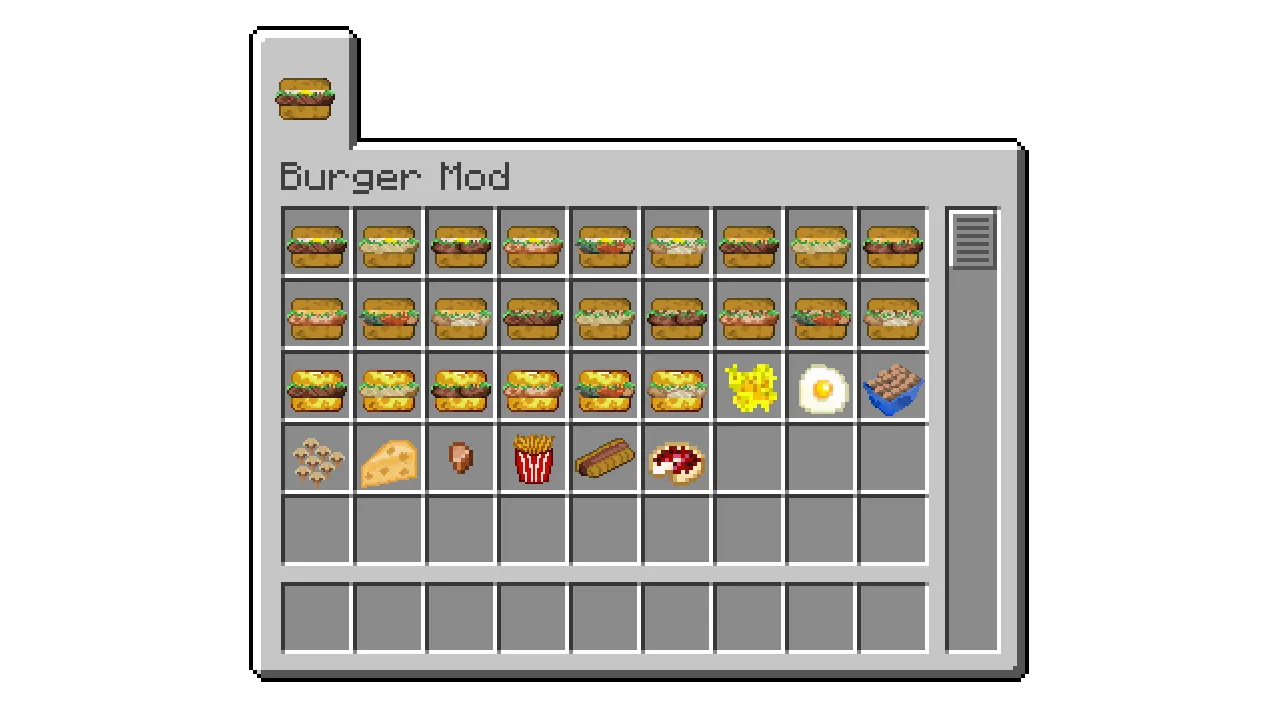Select the scrambled eggs item

pos(748,387)
